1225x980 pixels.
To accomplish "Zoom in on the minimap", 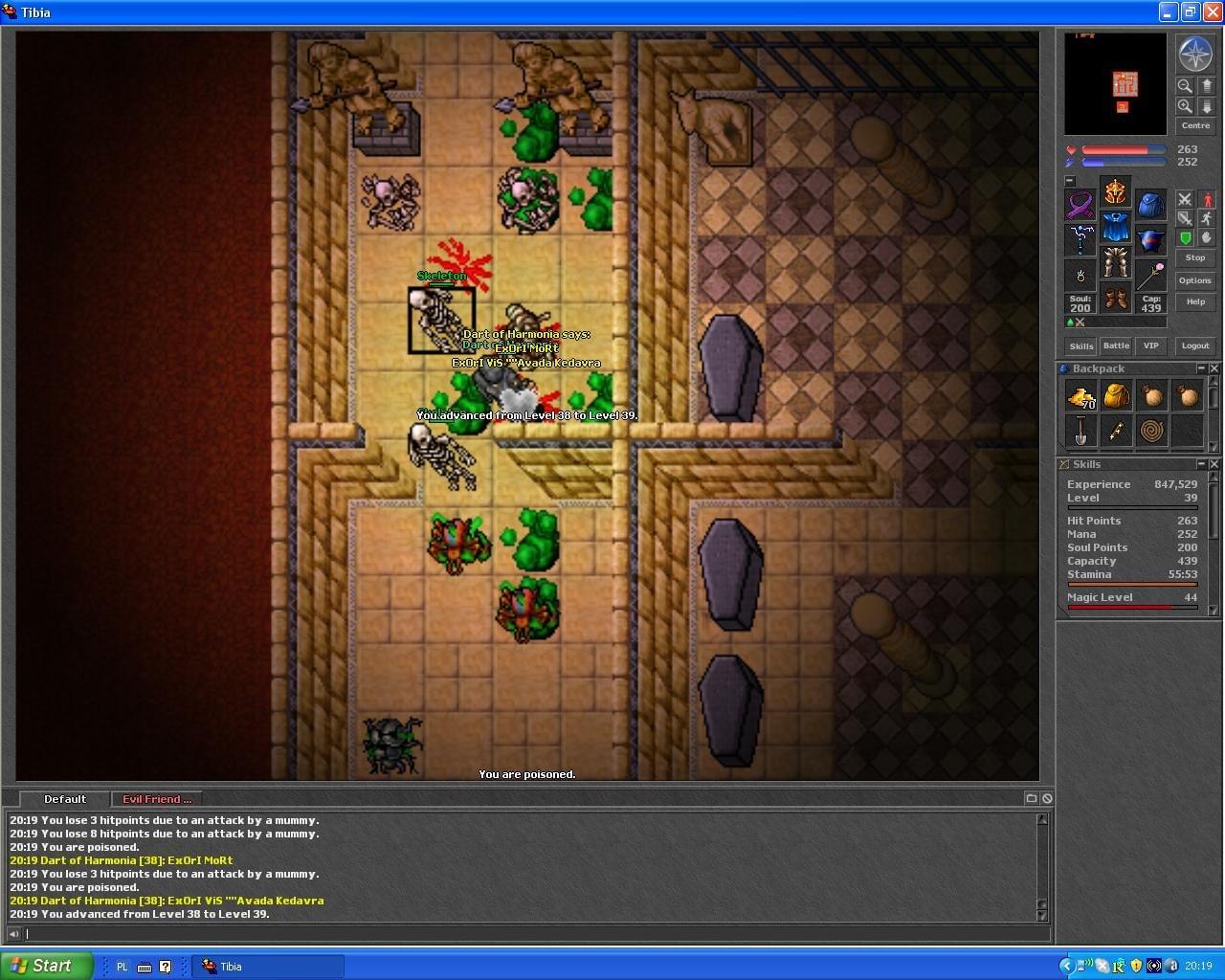I will tap(1185, 106).
